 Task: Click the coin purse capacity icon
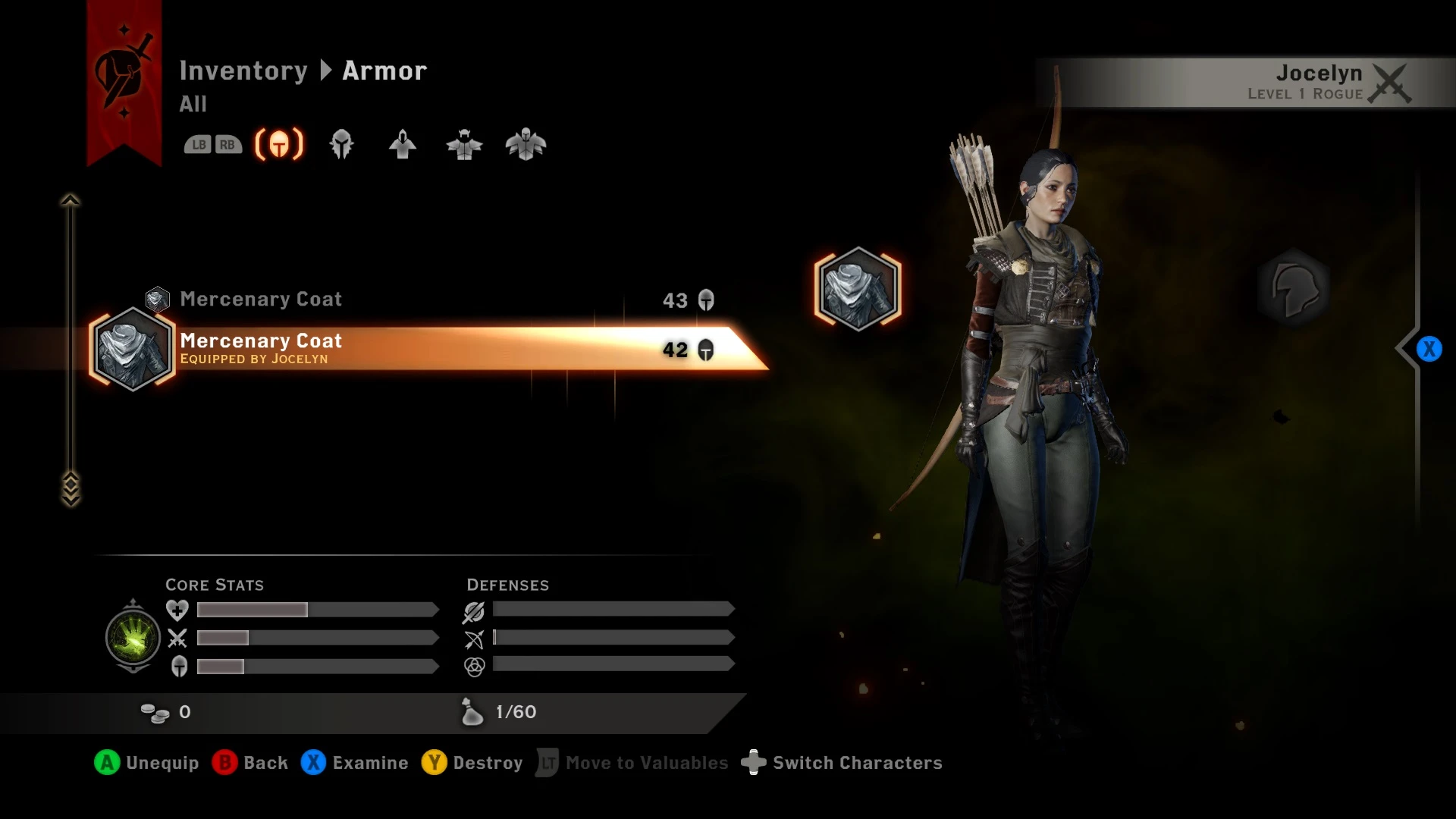click(x=472, y=712)
